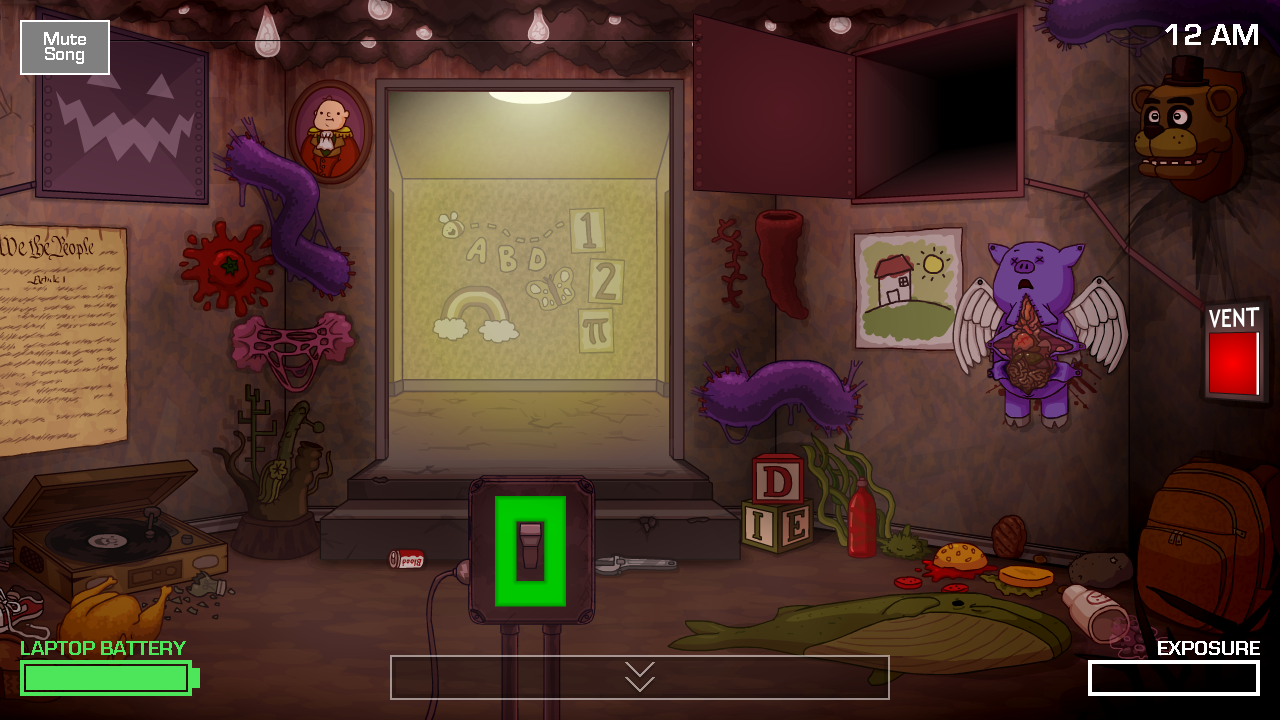This screenshot has height=720, width=1280.
Task: Click the Exposure gauge
Action: (1175, 677)
